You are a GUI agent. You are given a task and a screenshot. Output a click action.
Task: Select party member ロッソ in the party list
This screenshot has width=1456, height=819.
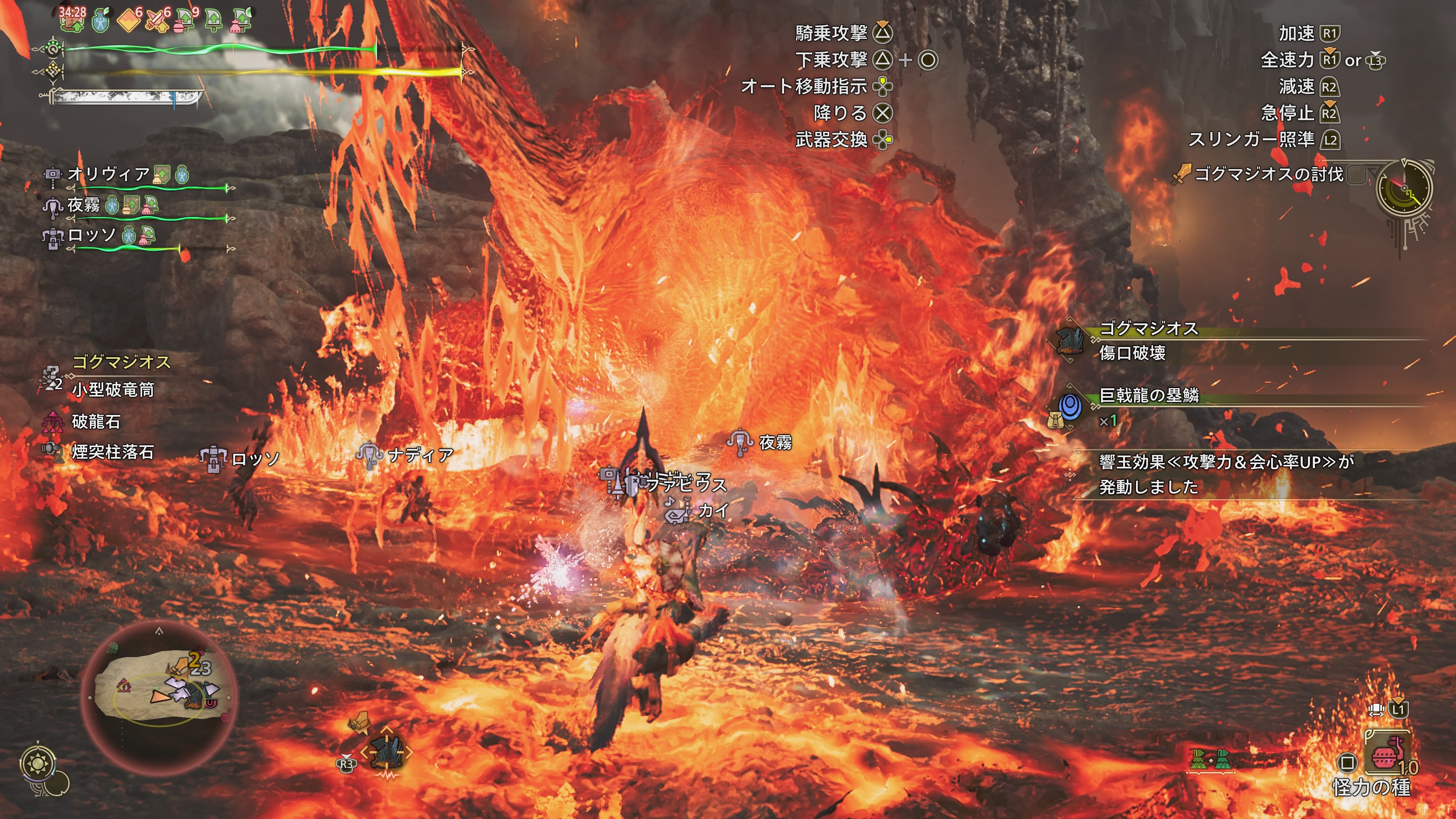(x=91, y=235)
